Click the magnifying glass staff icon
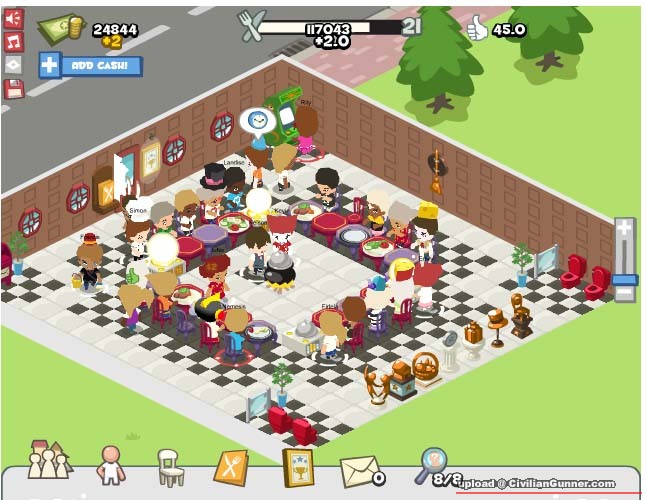Screen dimensions: 647x500 (x=432, y=463)
